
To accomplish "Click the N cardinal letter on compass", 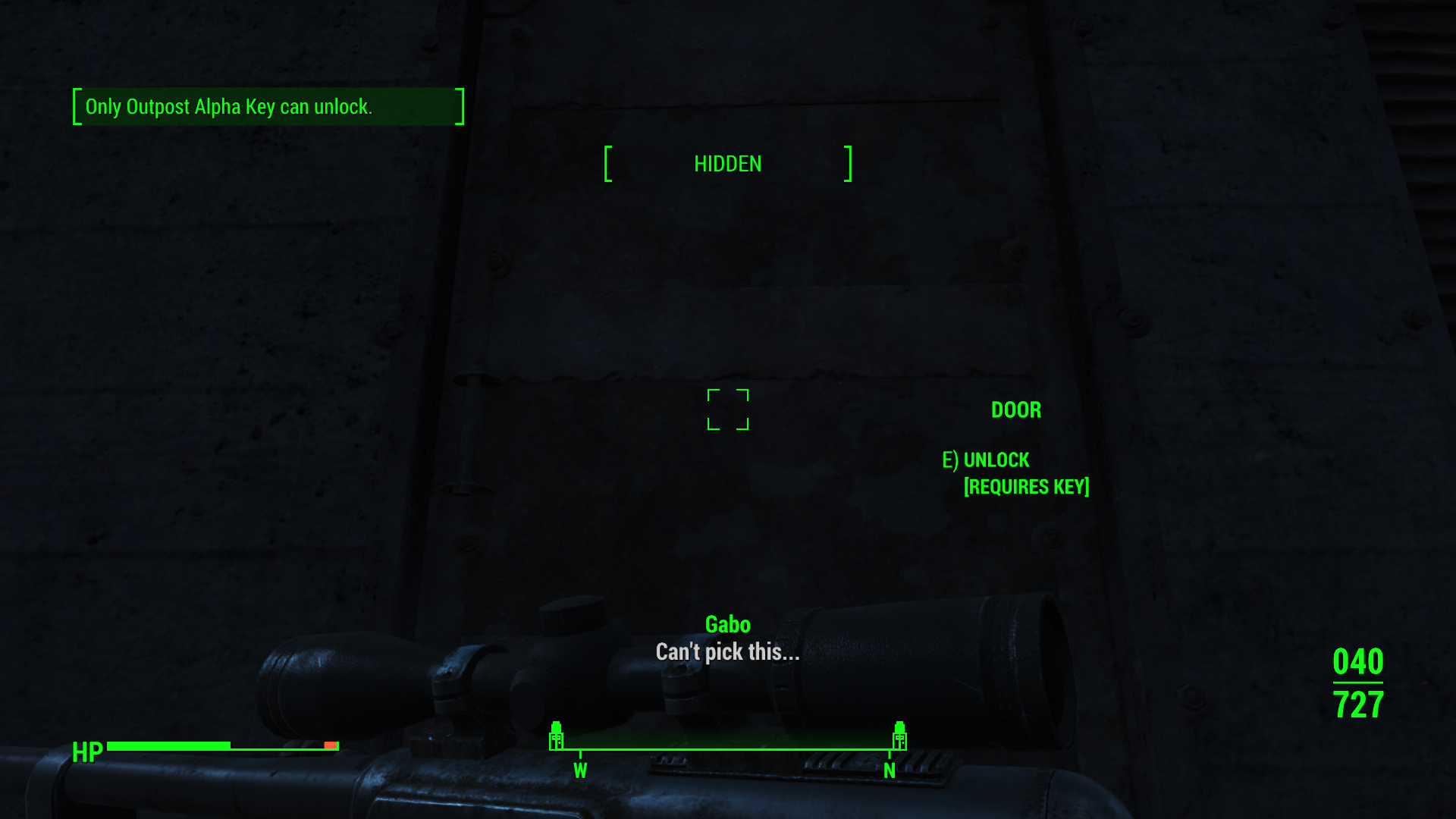I will (x=889, y=770).
